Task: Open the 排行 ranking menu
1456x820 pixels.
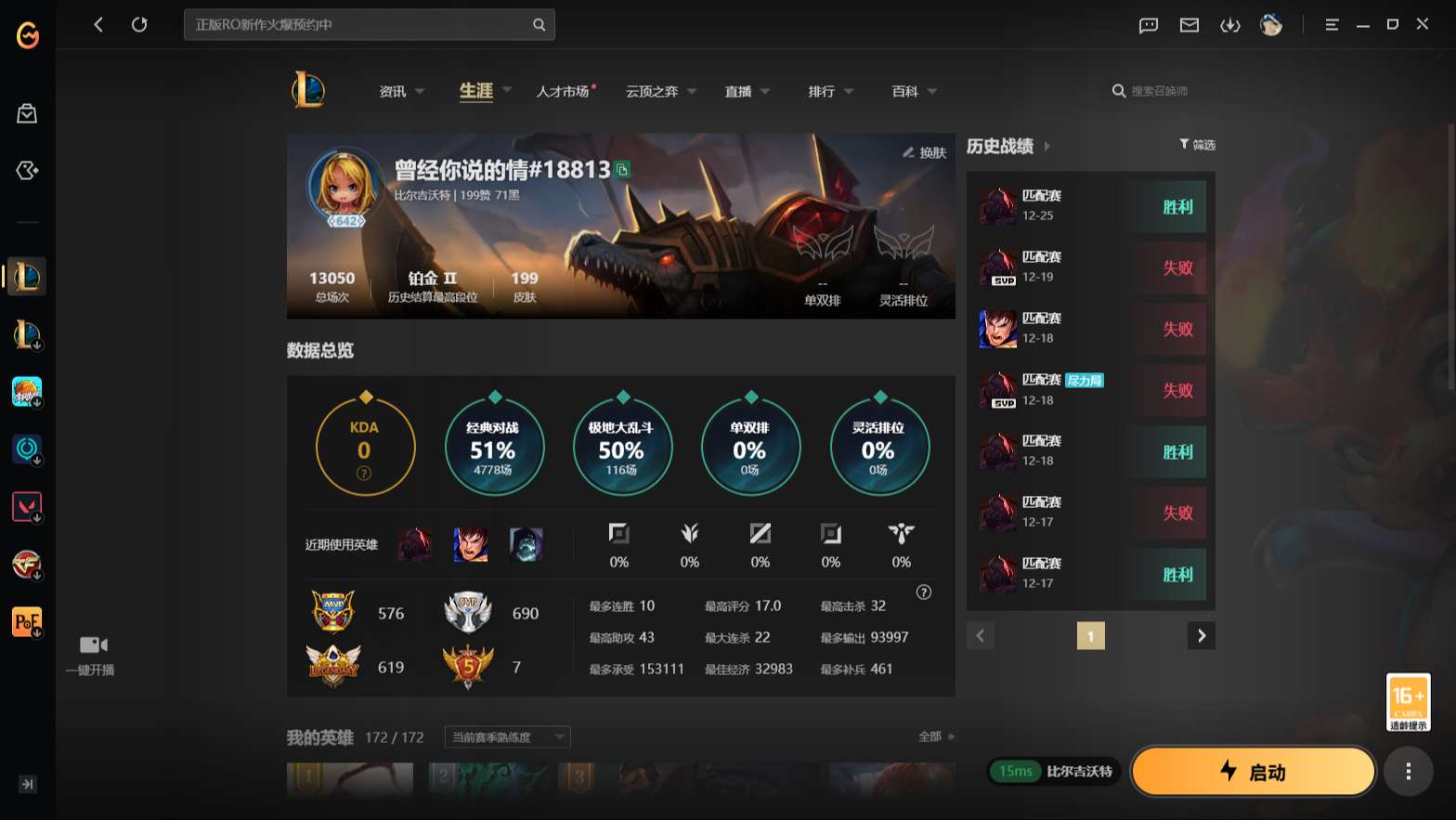Action: click(x=822, y=91)
